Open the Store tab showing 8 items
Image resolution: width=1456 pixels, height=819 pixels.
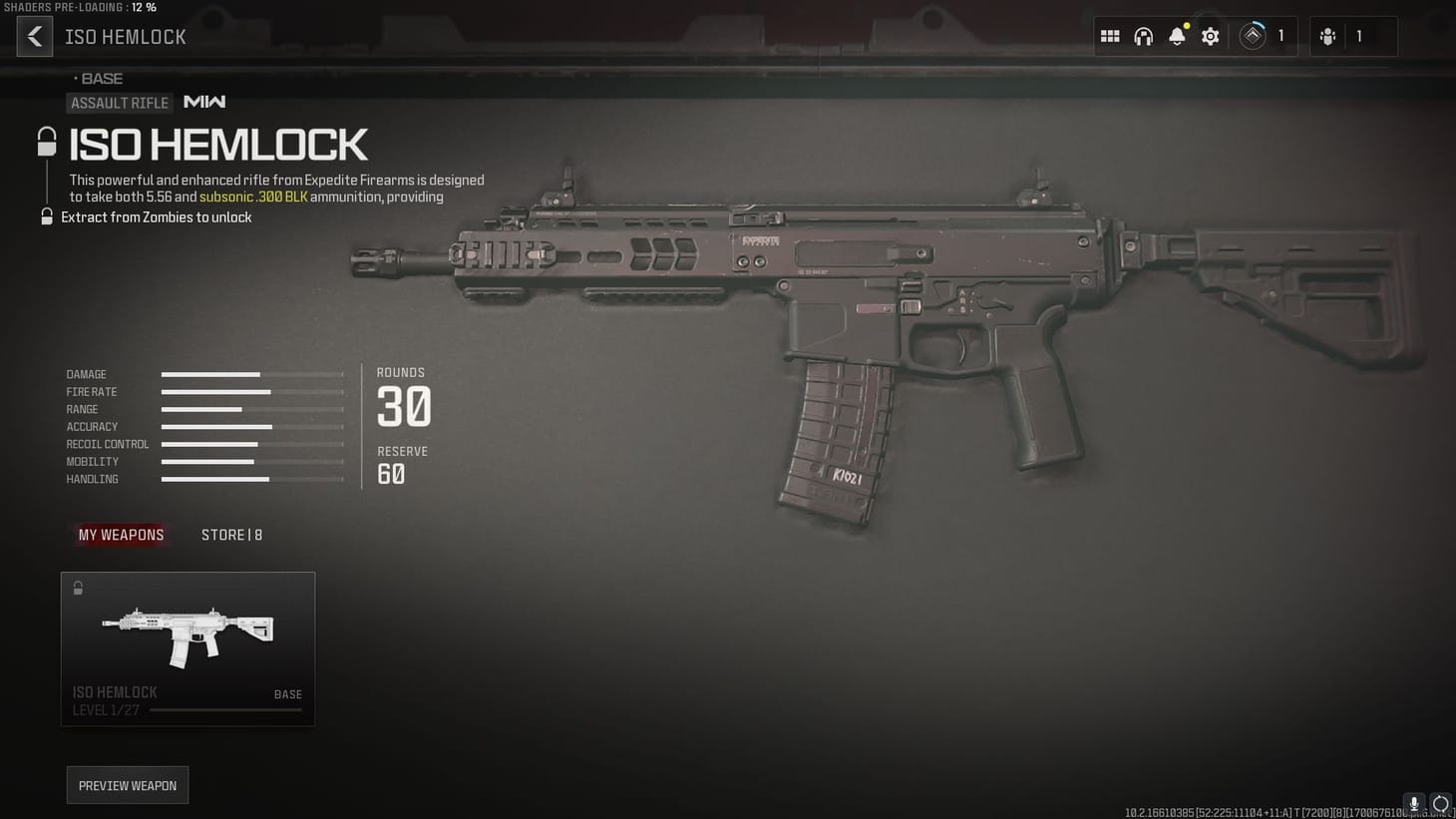click(231, 535)
